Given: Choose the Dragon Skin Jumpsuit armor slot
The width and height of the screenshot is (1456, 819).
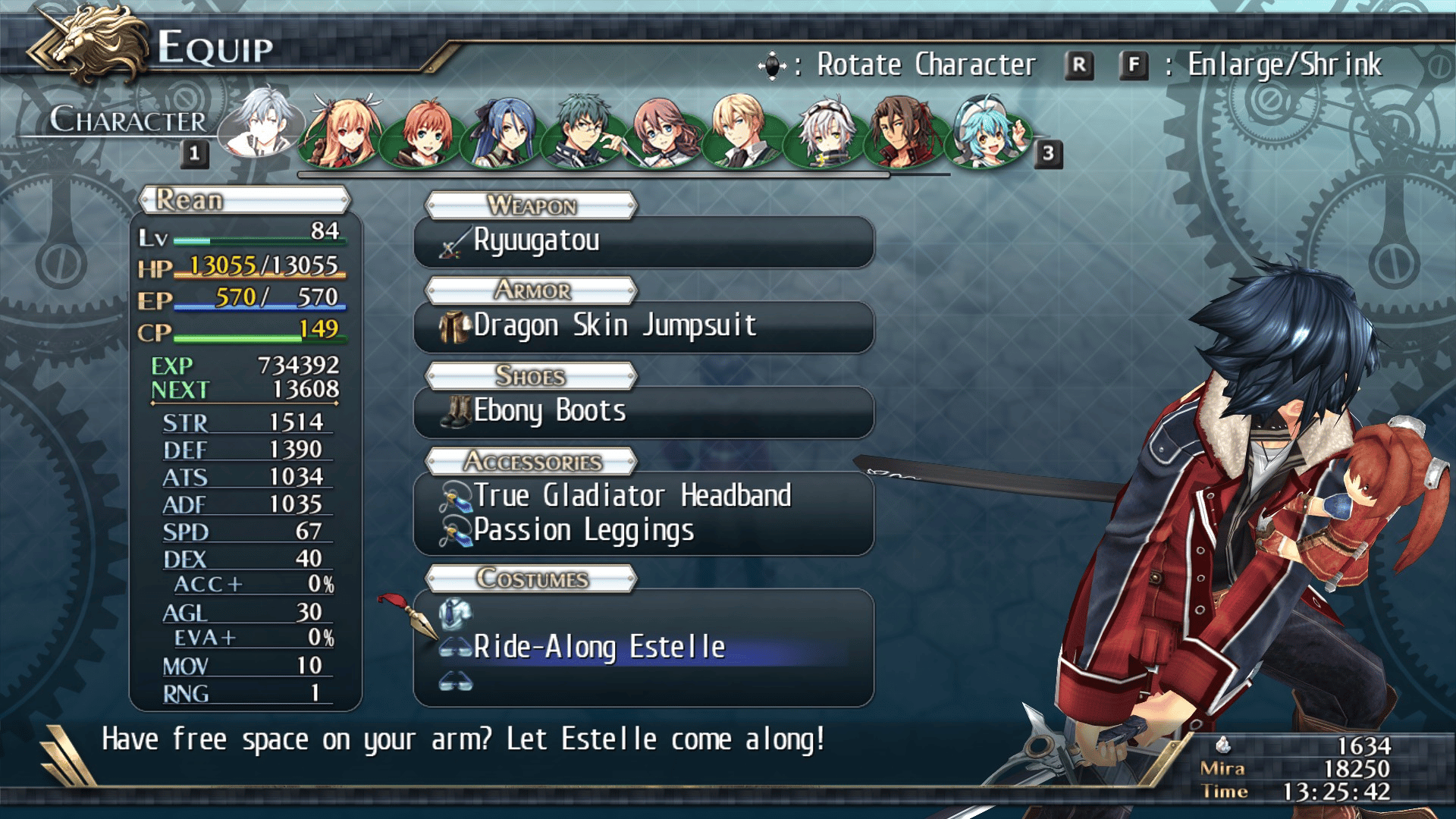Looking at the screenshot, I should coord(643,326).
